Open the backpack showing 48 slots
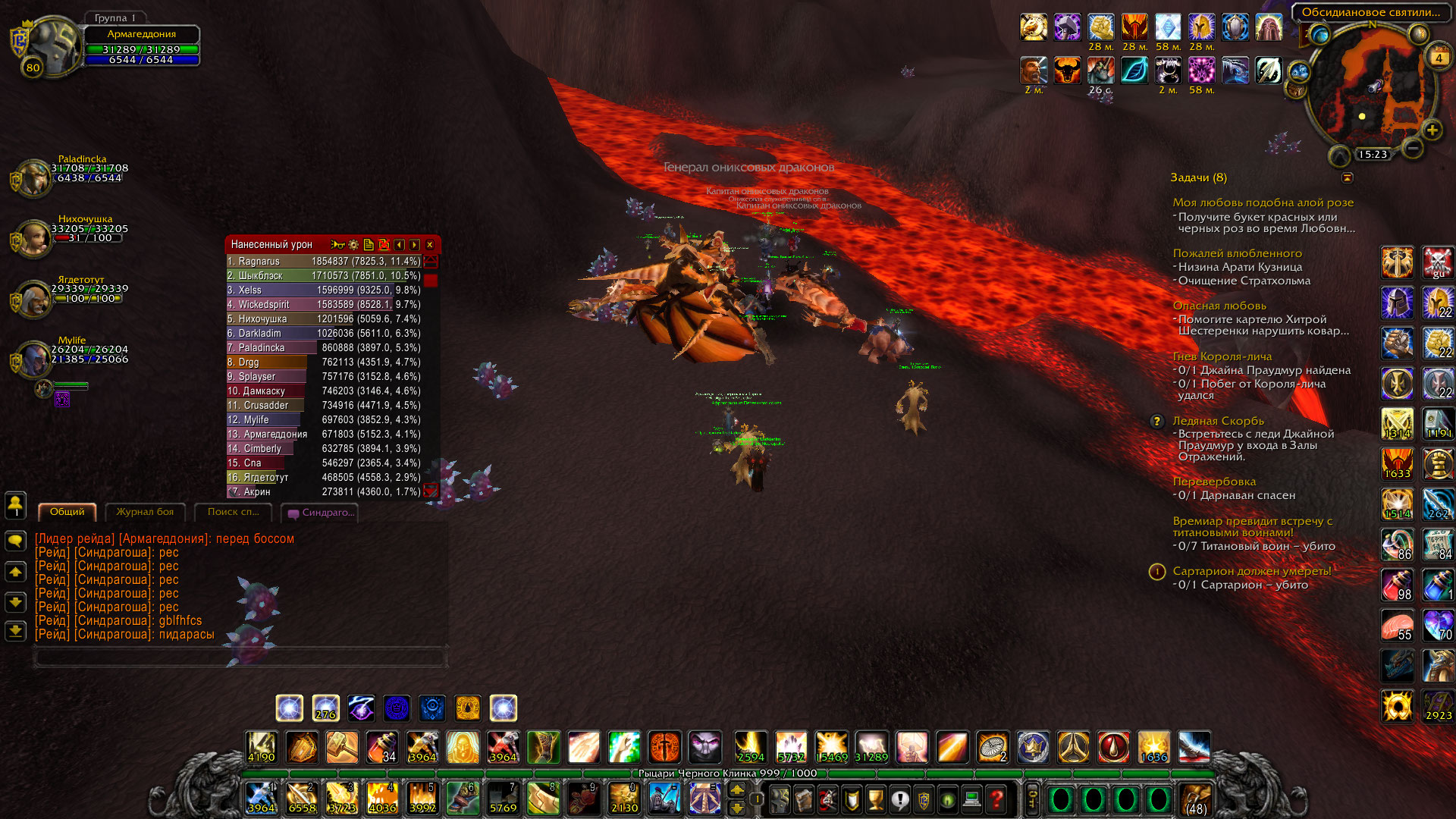The image size is (1456, 819). (x=1196, y=799)
